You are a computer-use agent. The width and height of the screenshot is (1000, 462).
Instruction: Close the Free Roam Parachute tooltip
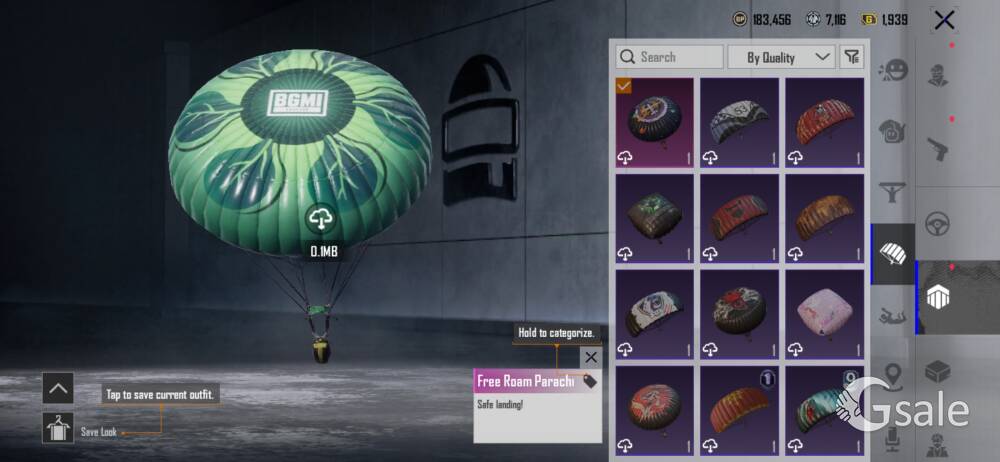591,357
